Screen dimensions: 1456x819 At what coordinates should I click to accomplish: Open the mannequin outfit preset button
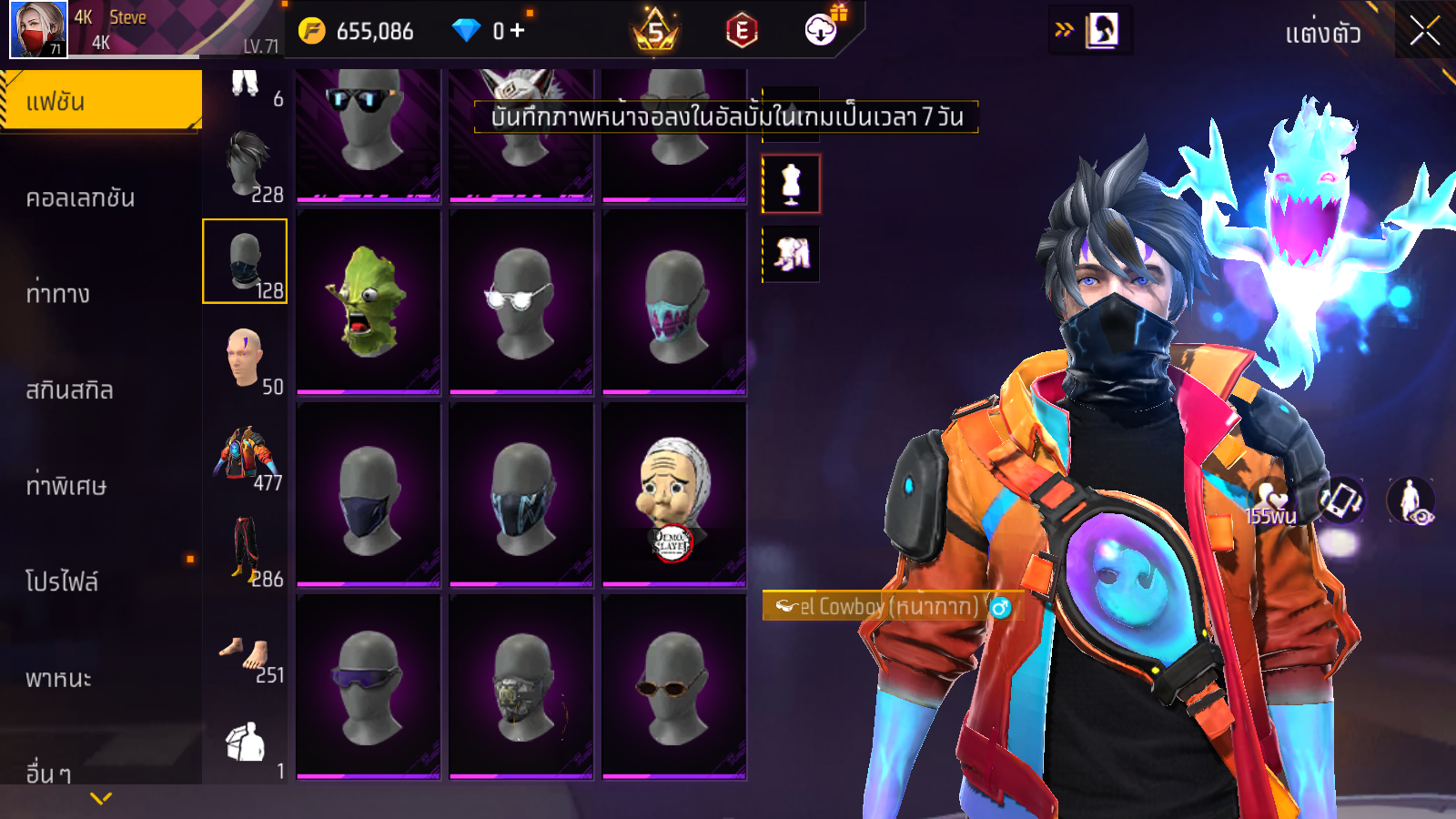tap(791, 184)
